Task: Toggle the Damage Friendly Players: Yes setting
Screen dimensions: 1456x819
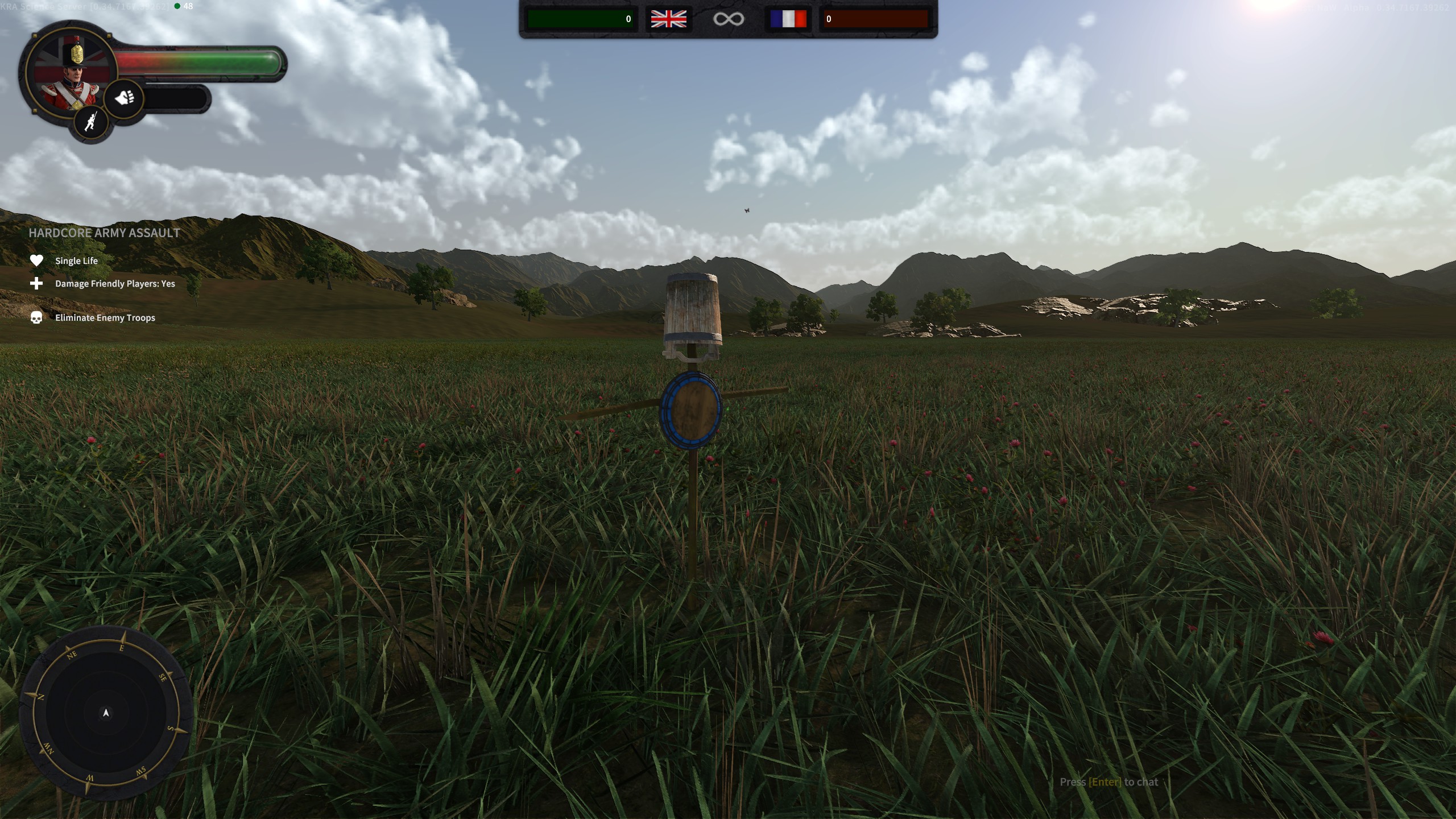Action: pos(114,283)
